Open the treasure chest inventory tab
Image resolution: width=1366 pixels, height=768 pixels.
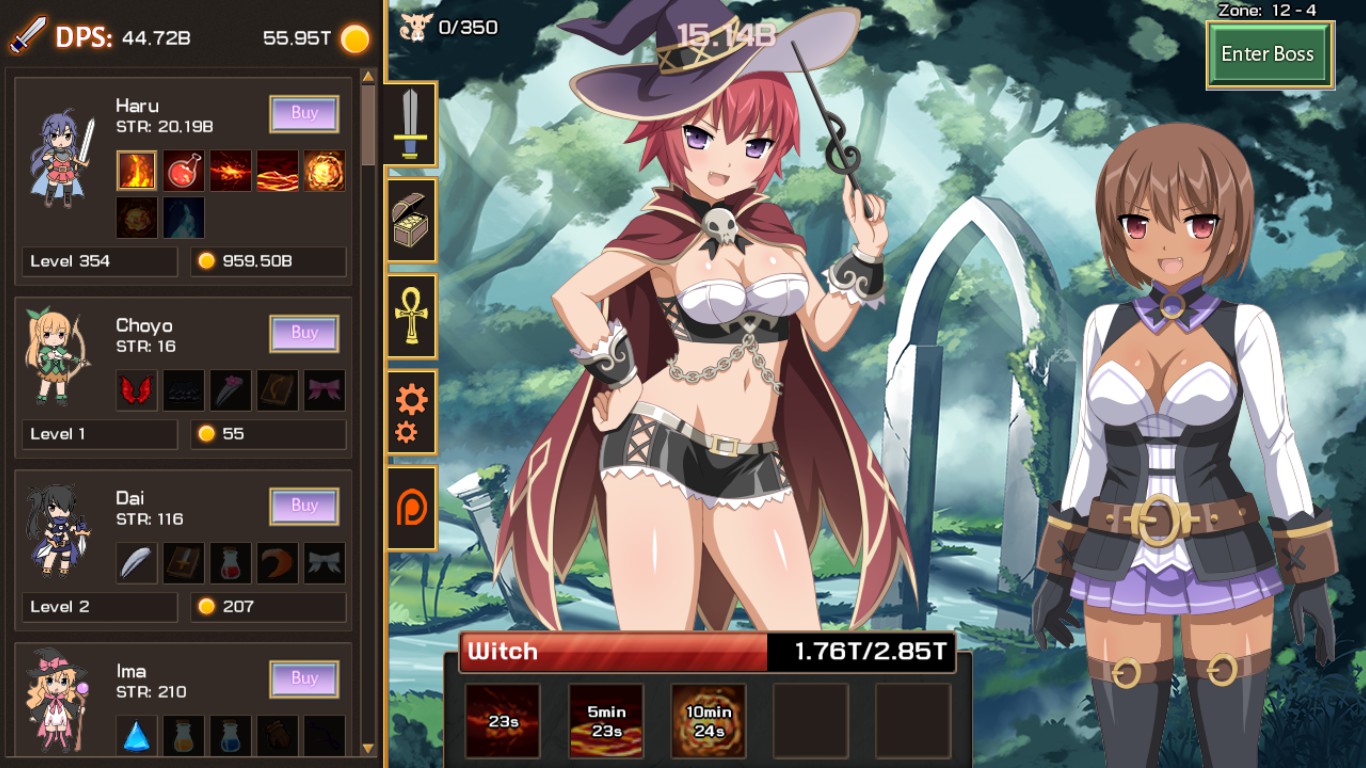coord(412,222)
